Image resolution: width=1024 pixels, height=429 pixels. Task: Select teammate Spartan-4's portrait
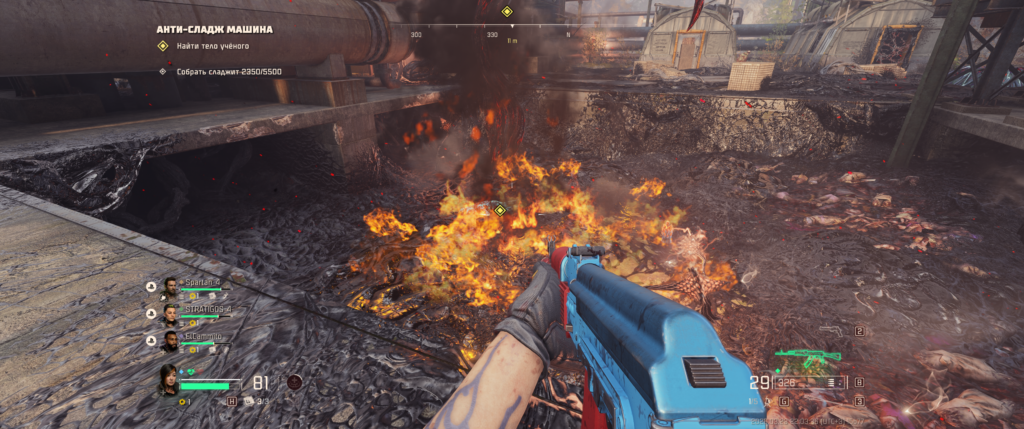[171, 287]
